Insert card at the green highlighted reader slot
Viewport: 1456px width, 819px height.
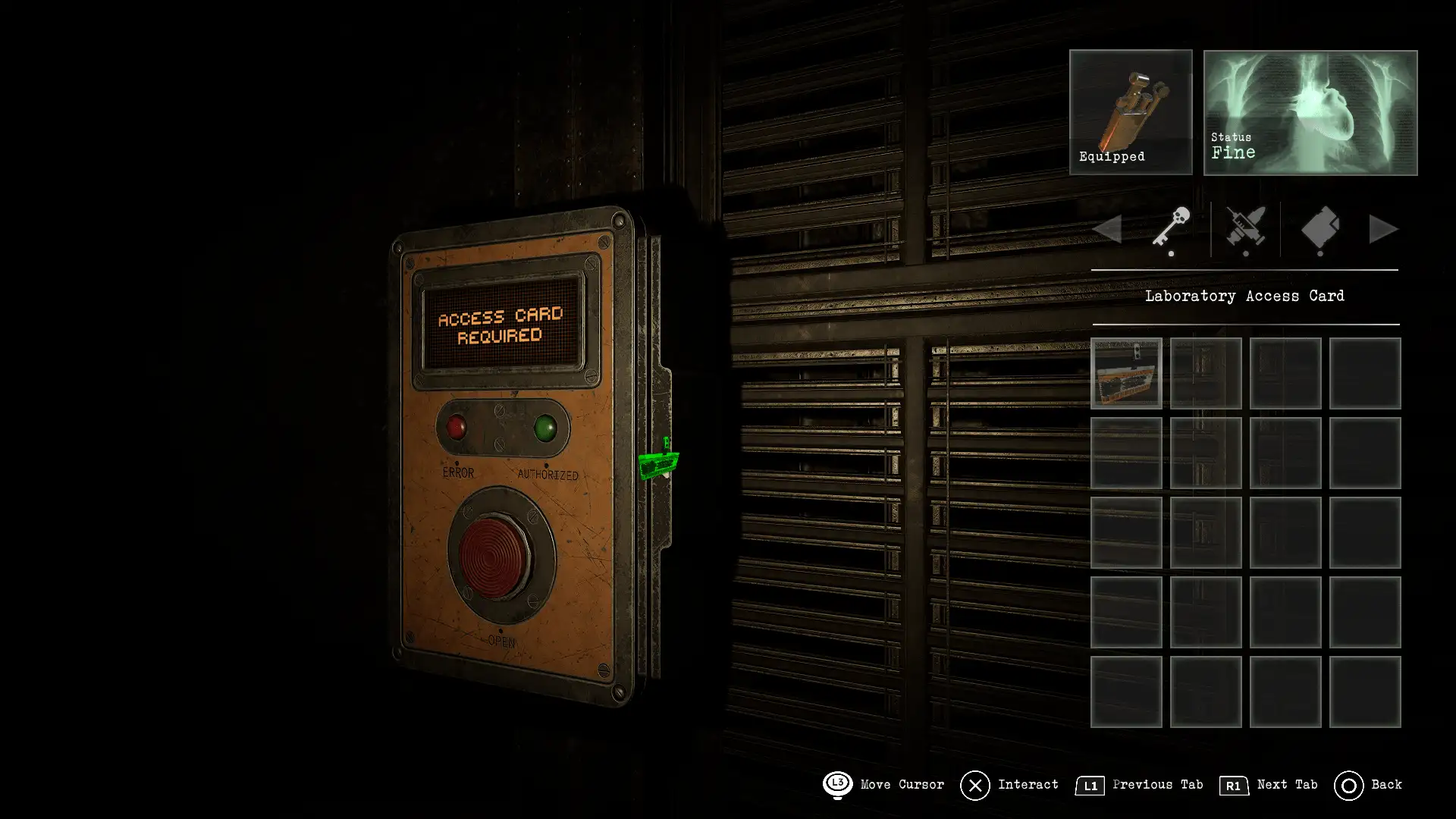pos(657,463)
